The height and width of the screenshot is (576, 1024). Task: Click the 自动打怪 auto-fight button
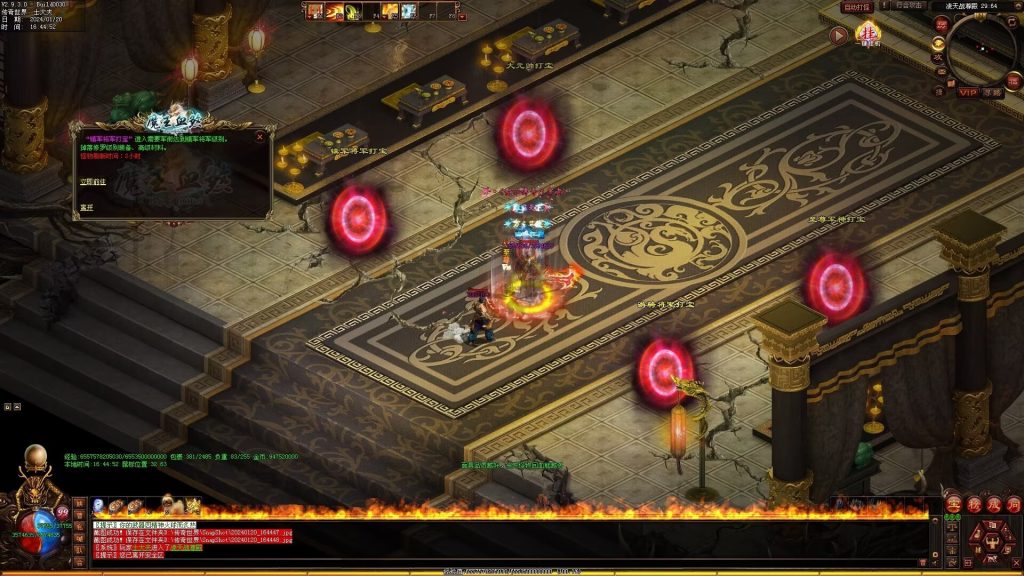click(x=857, y=7)
